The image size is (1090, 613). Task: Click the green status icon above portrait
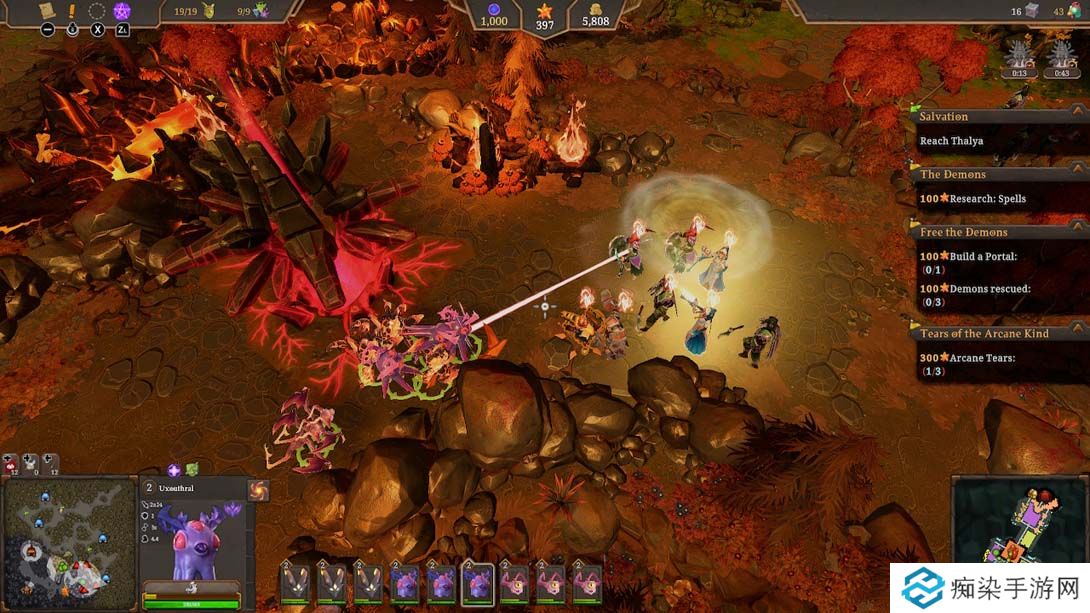192,469
